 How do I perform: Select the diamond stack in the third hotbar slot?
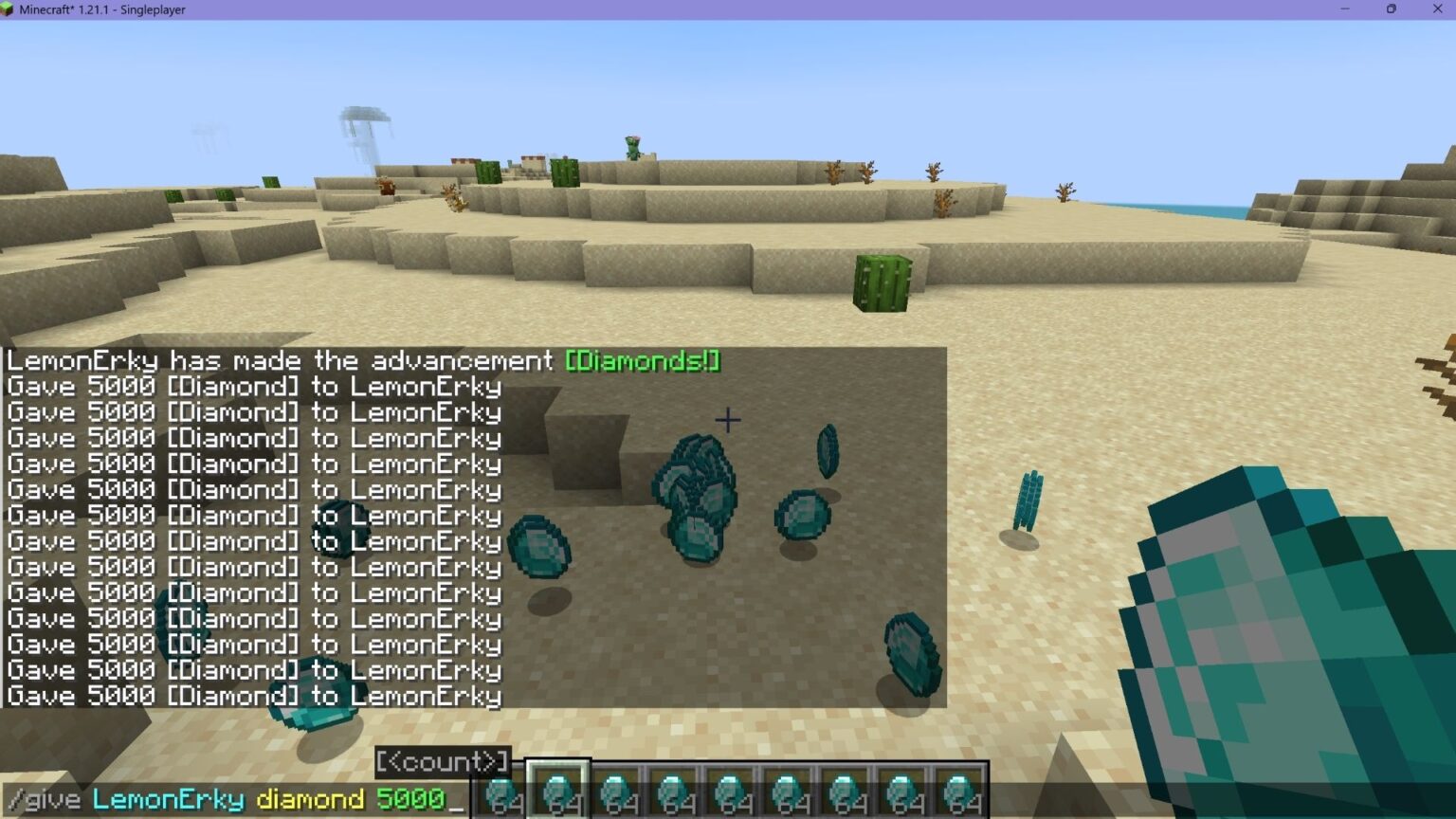point(618,792)
